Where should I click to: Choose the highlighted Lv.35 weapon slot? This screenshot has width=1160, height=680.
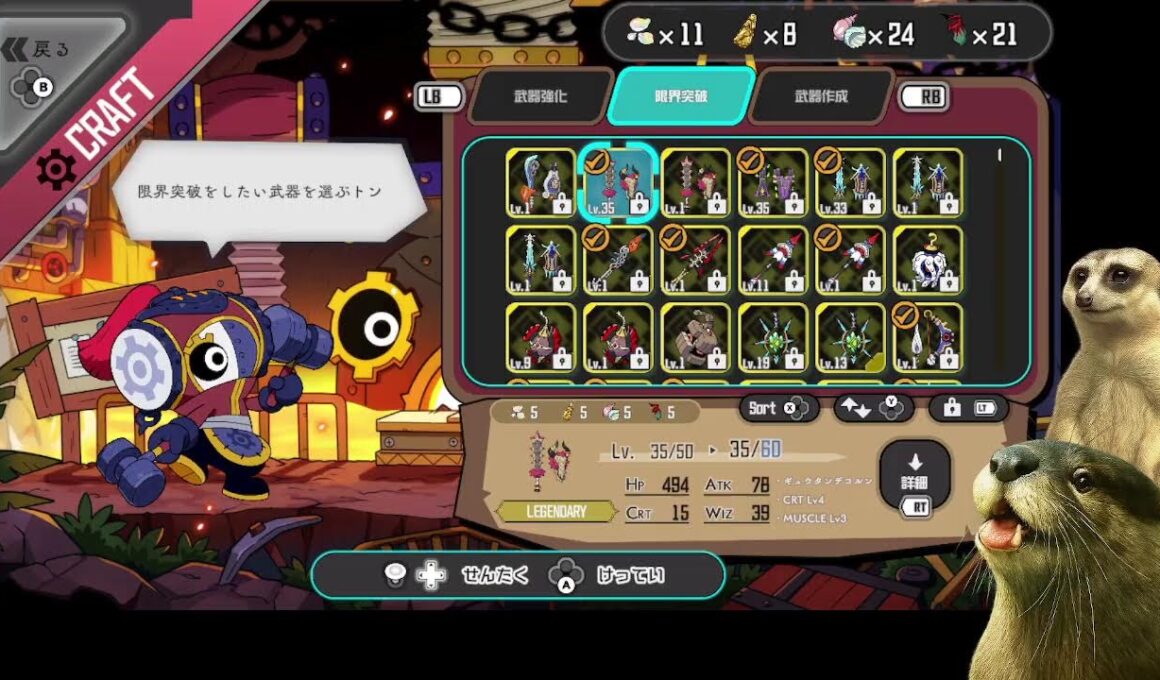click(618, 182)
